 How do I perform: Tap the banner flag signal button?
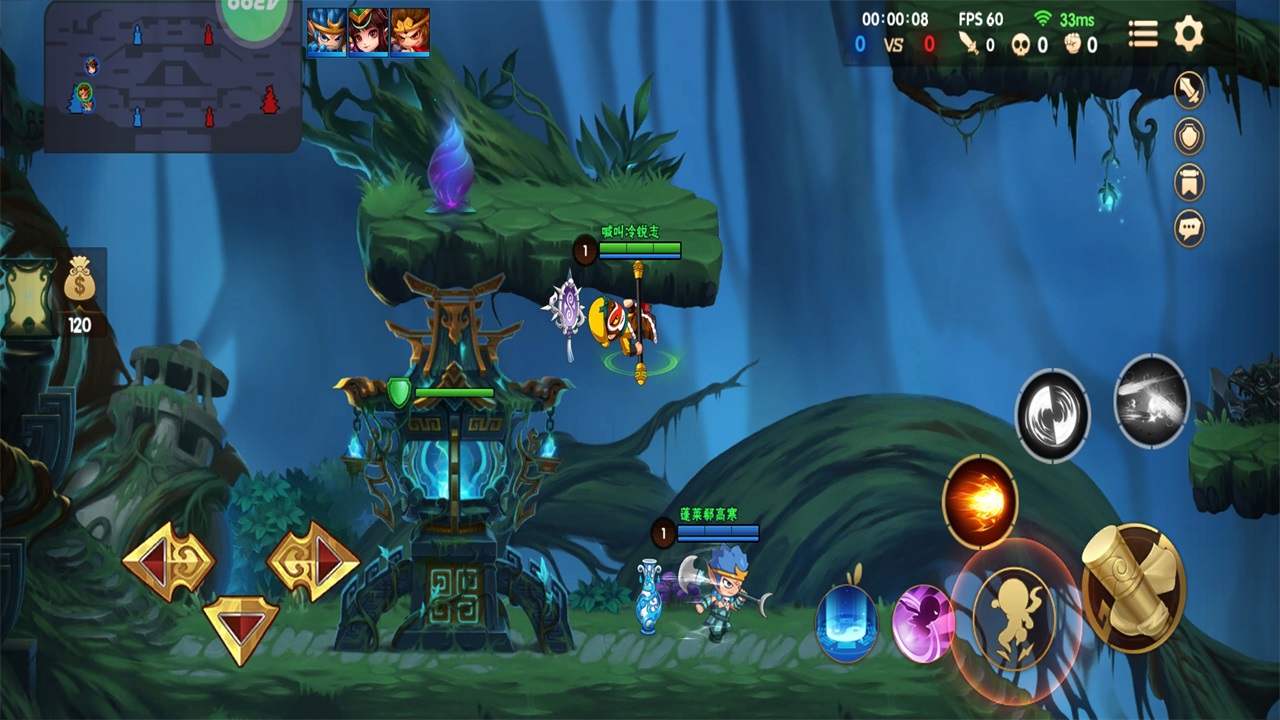(1189, 182)
